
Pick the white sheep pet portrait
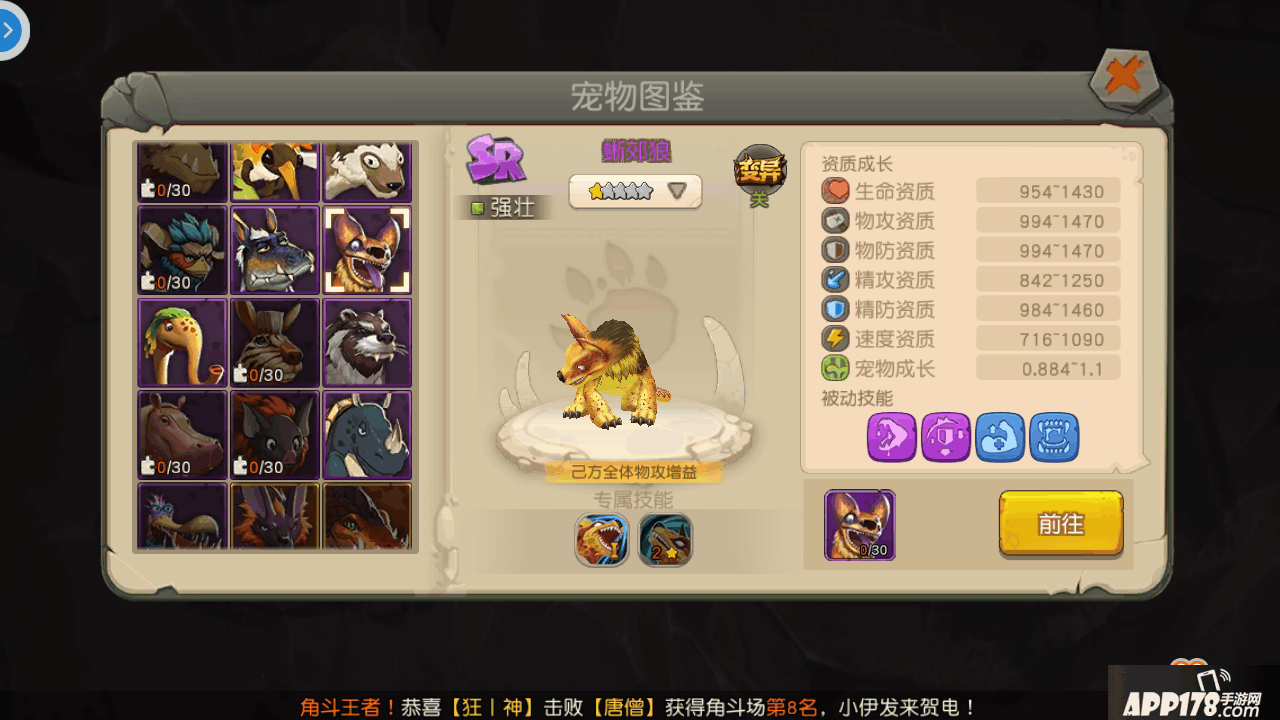[x=367, y=170]
